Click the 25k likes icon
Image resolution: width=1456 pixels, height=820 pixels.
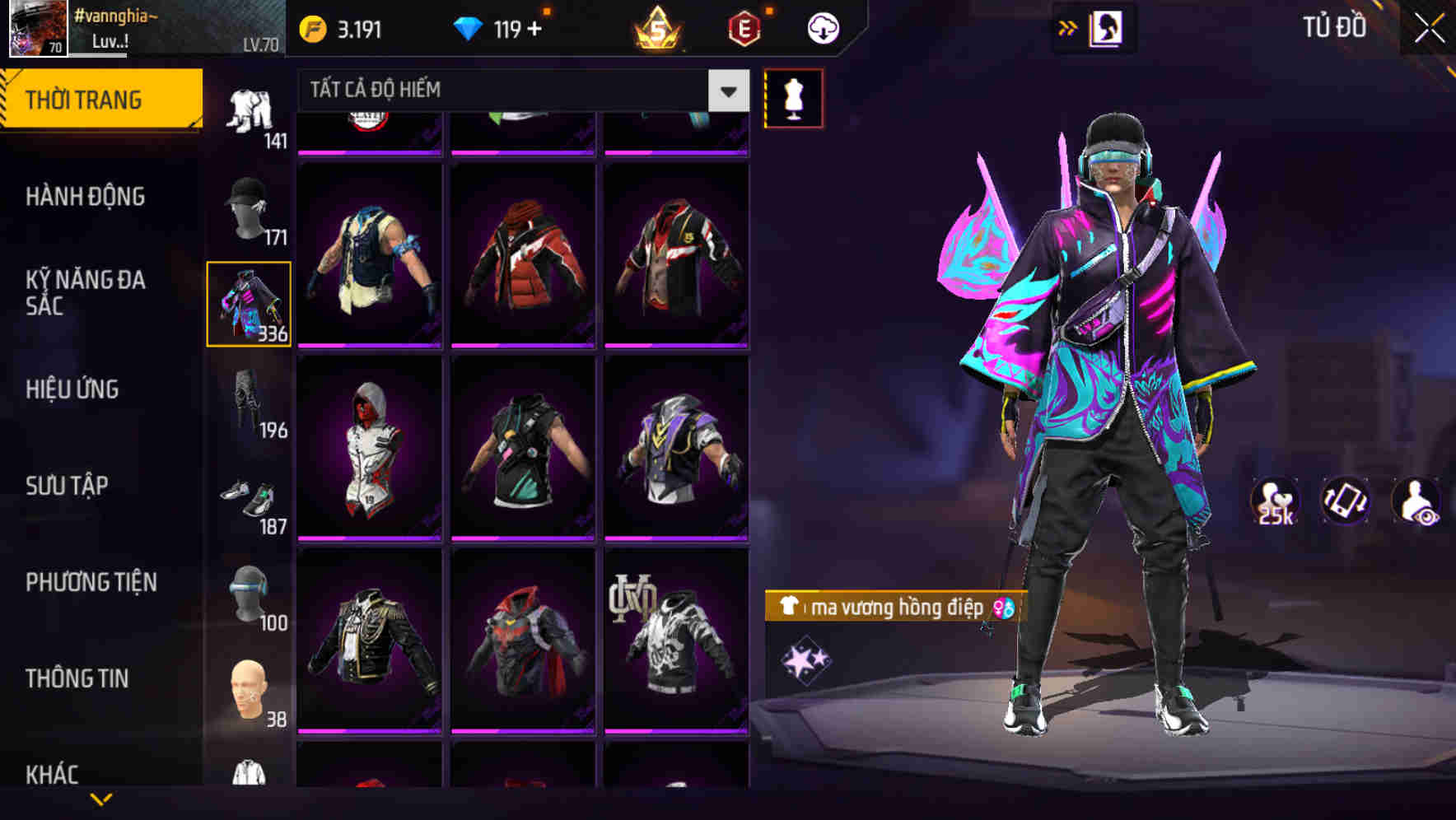(x=1274, y=501)
